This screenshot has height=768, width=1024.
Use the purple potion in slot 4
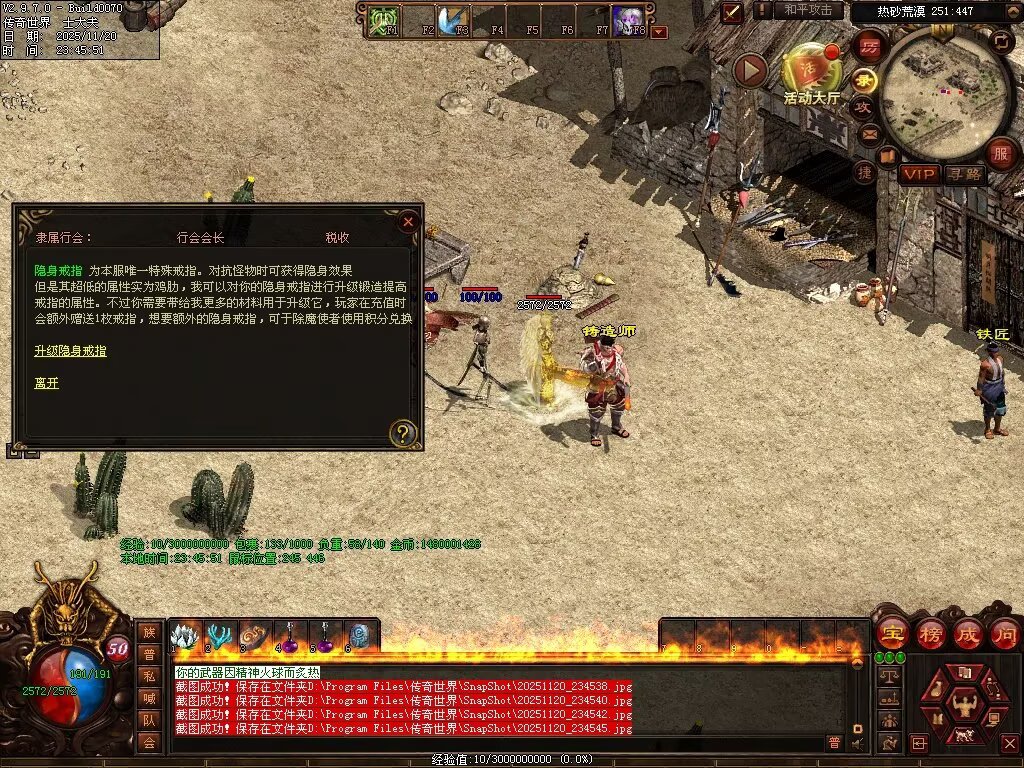coord(290,636)
